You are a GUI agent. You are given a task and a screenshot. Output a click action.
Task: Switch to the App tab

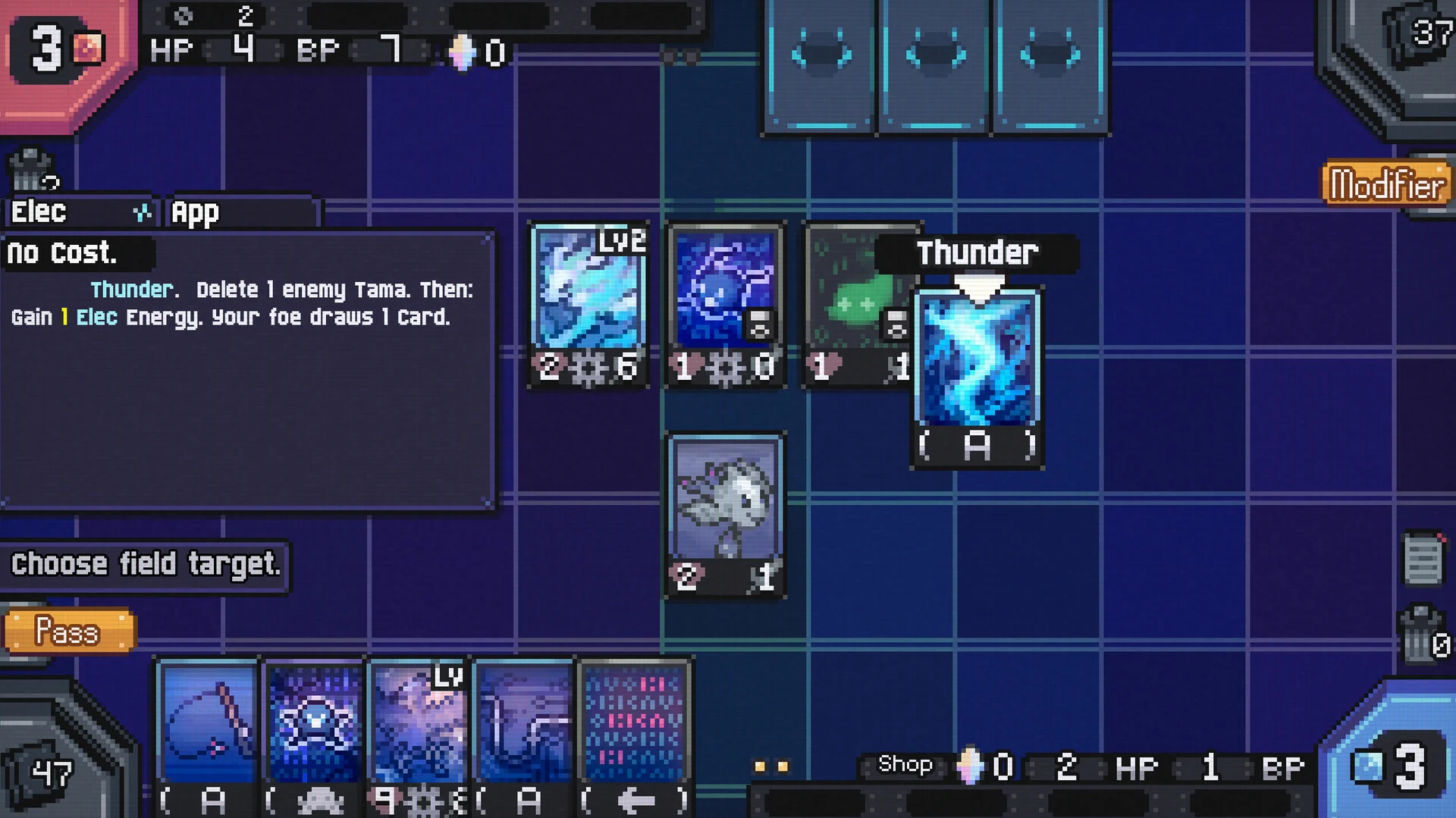pos(241,212)
